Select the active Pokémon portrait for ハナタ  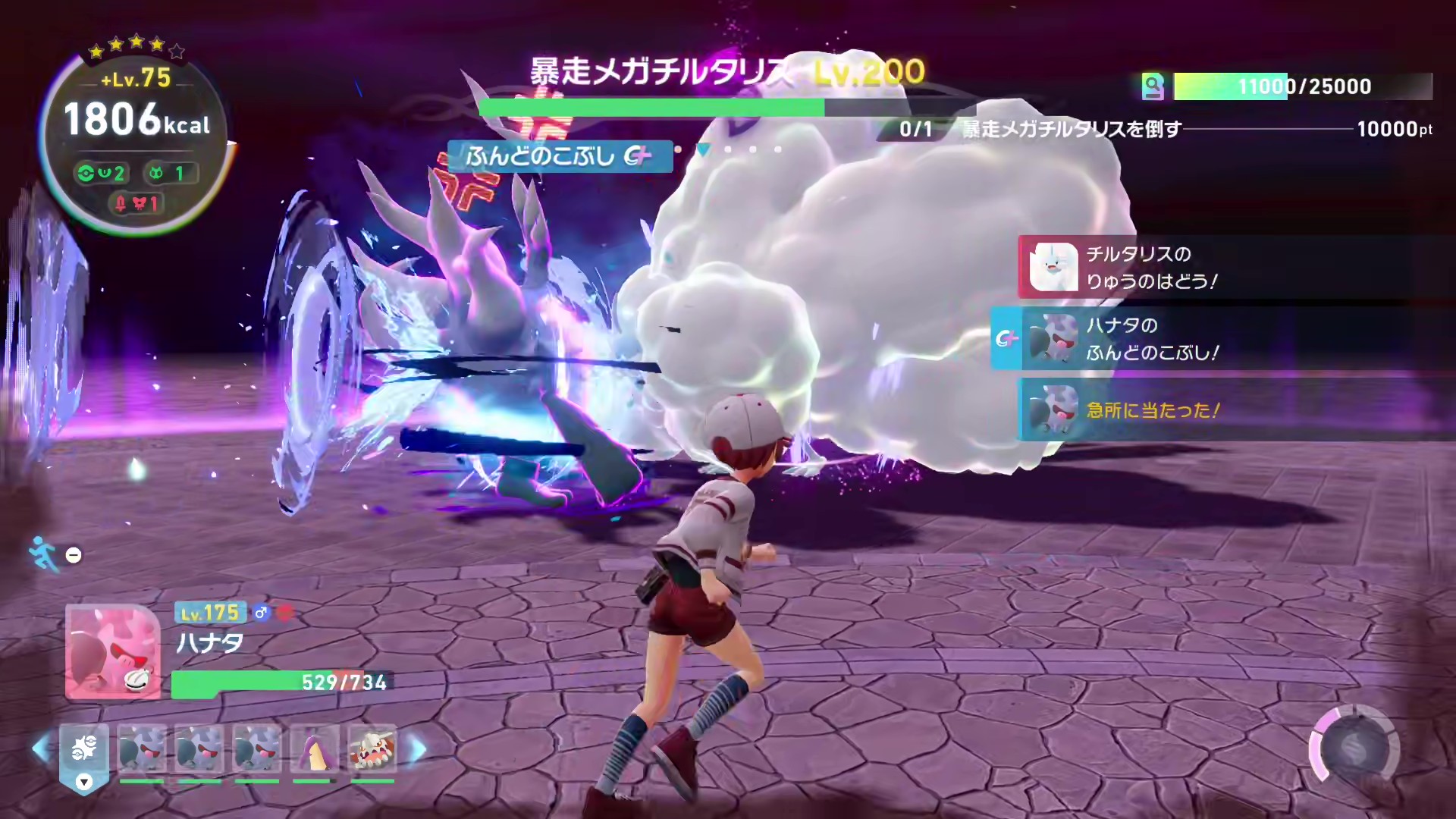click(113, 651)
